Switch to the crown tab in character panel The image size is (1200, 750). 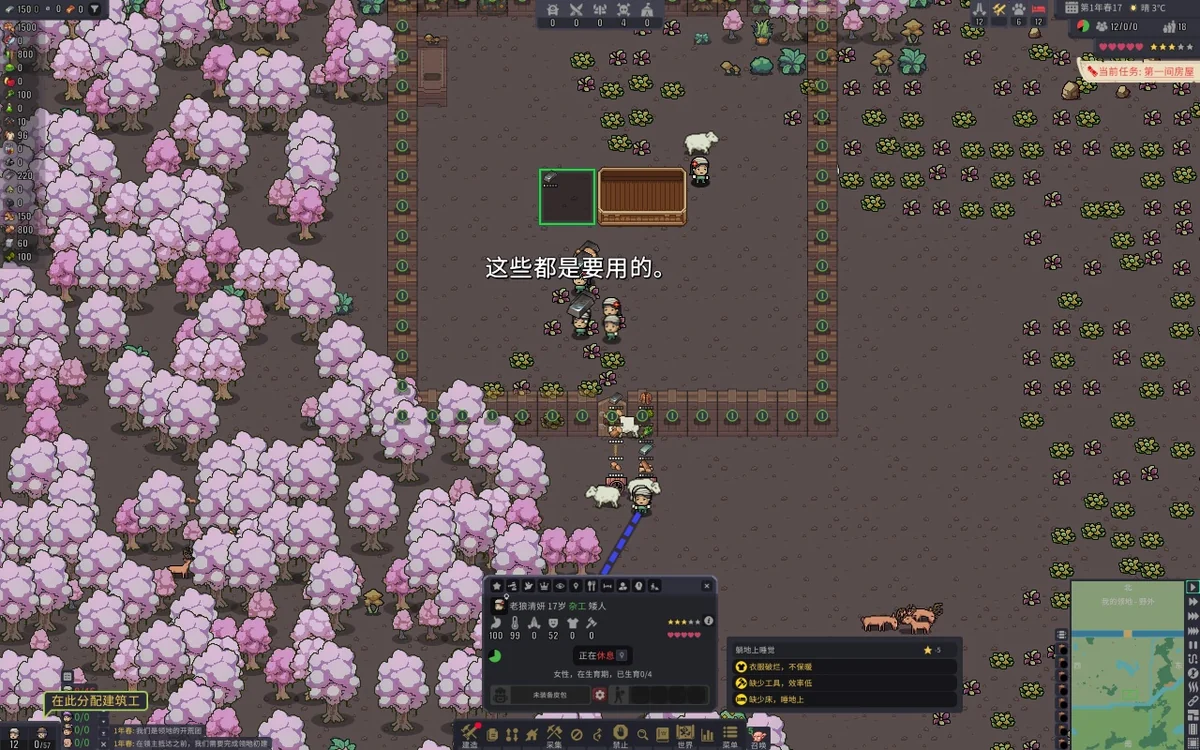tap(544, 586)
